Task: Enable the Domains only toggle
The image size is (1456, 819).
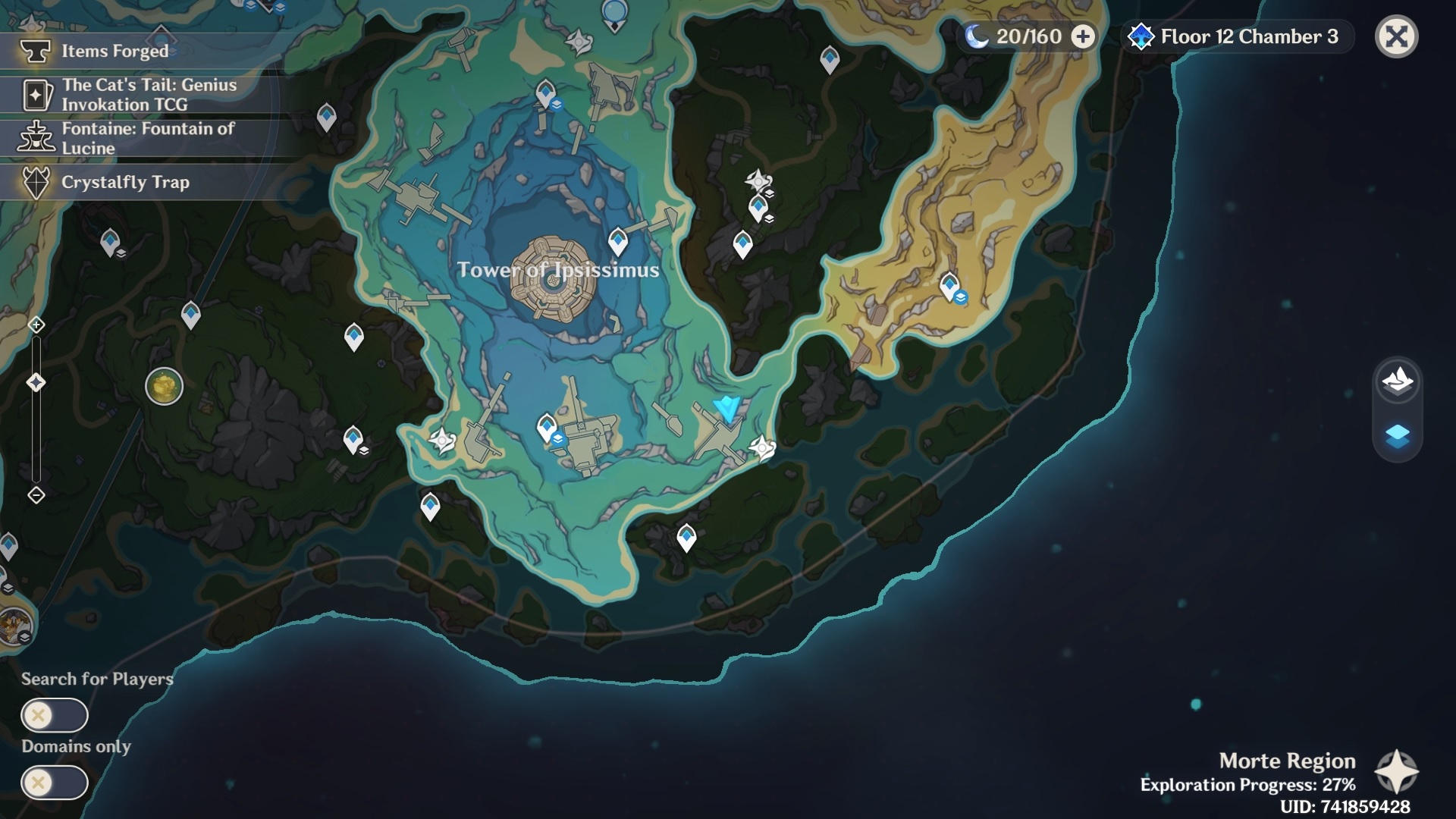Action: tap(55, 783)
